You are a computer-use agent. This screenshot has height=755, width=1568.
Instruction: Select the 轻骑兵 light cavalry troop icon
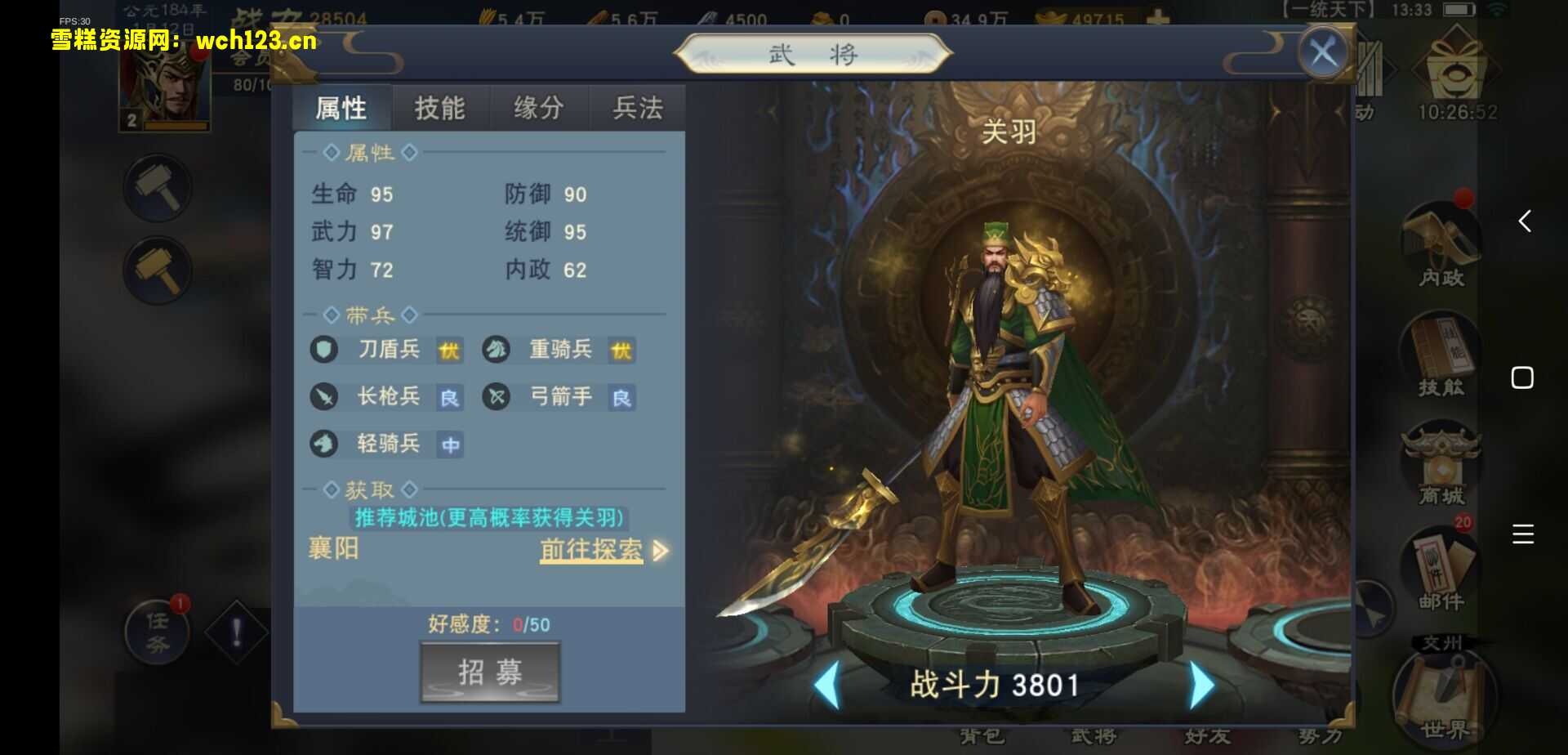pos(323,445)
